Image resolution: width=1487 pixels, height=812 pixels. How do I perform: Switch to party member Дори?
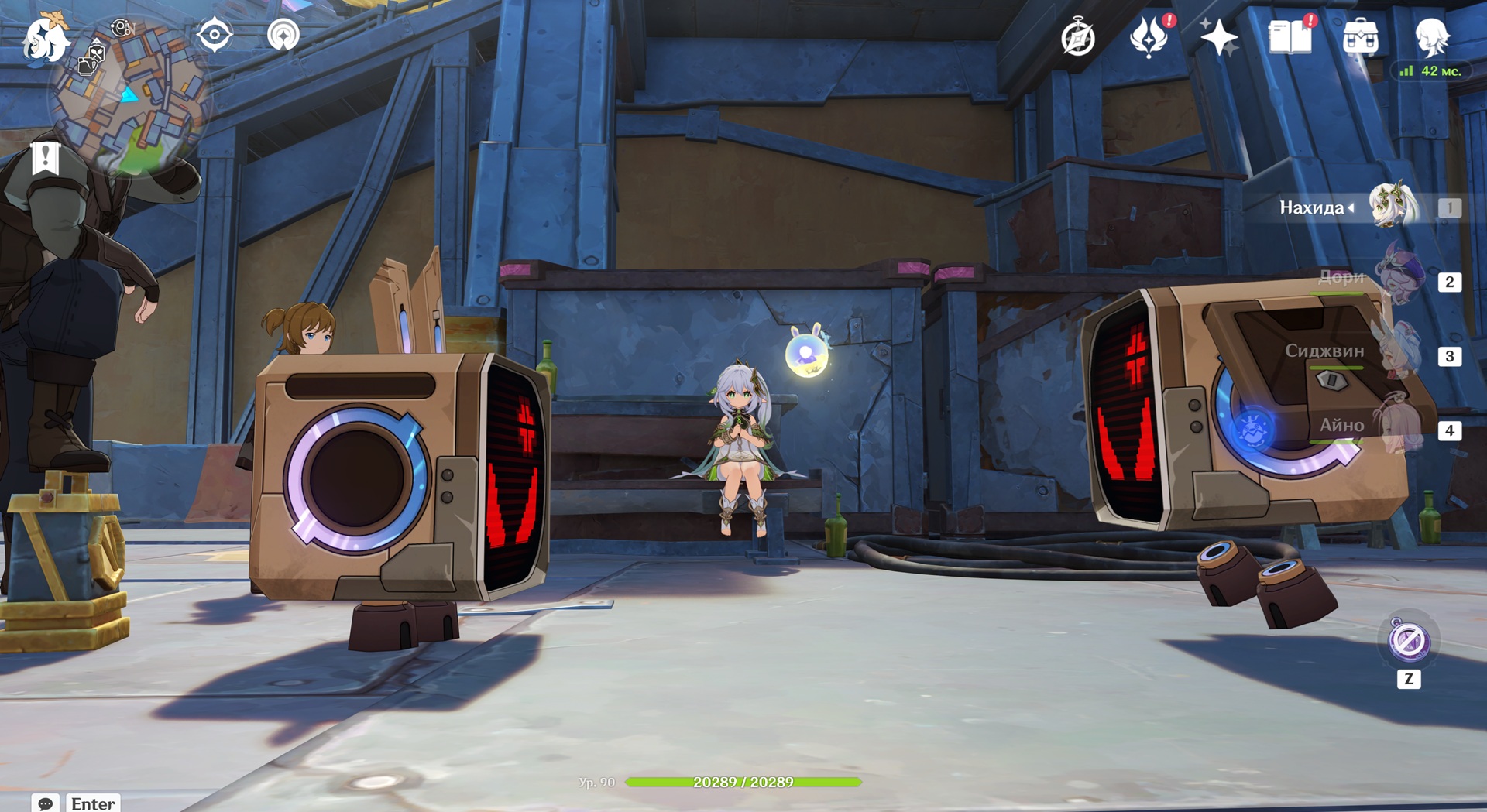pos(1400,280)
